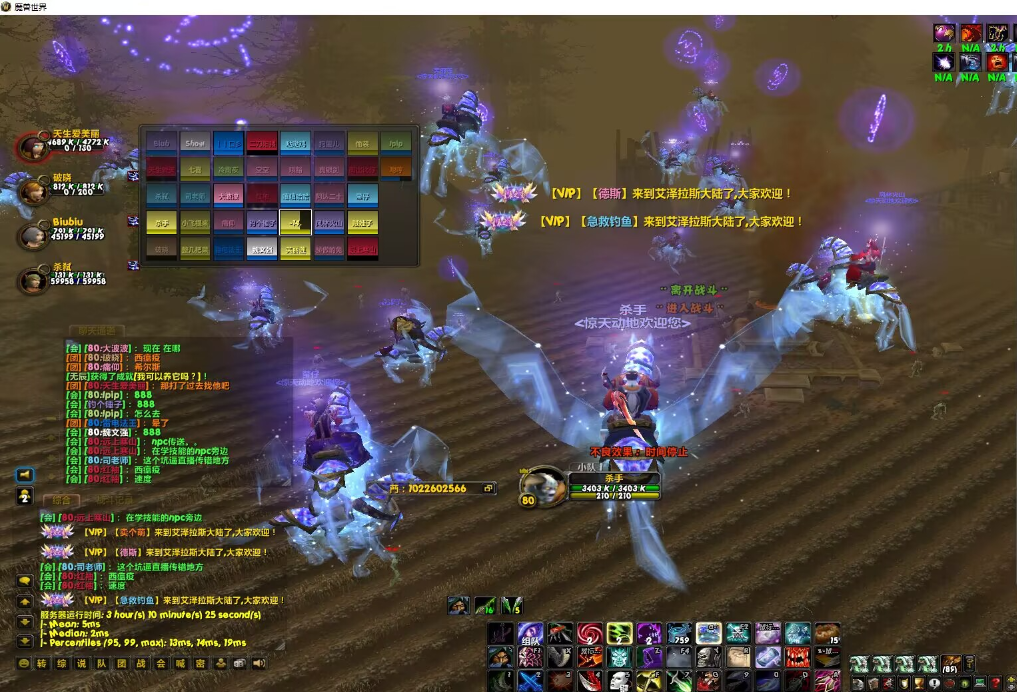This screenshot has height=692, width=1017.
Task: Click the golden key ring icon
Action: point(971,664)
